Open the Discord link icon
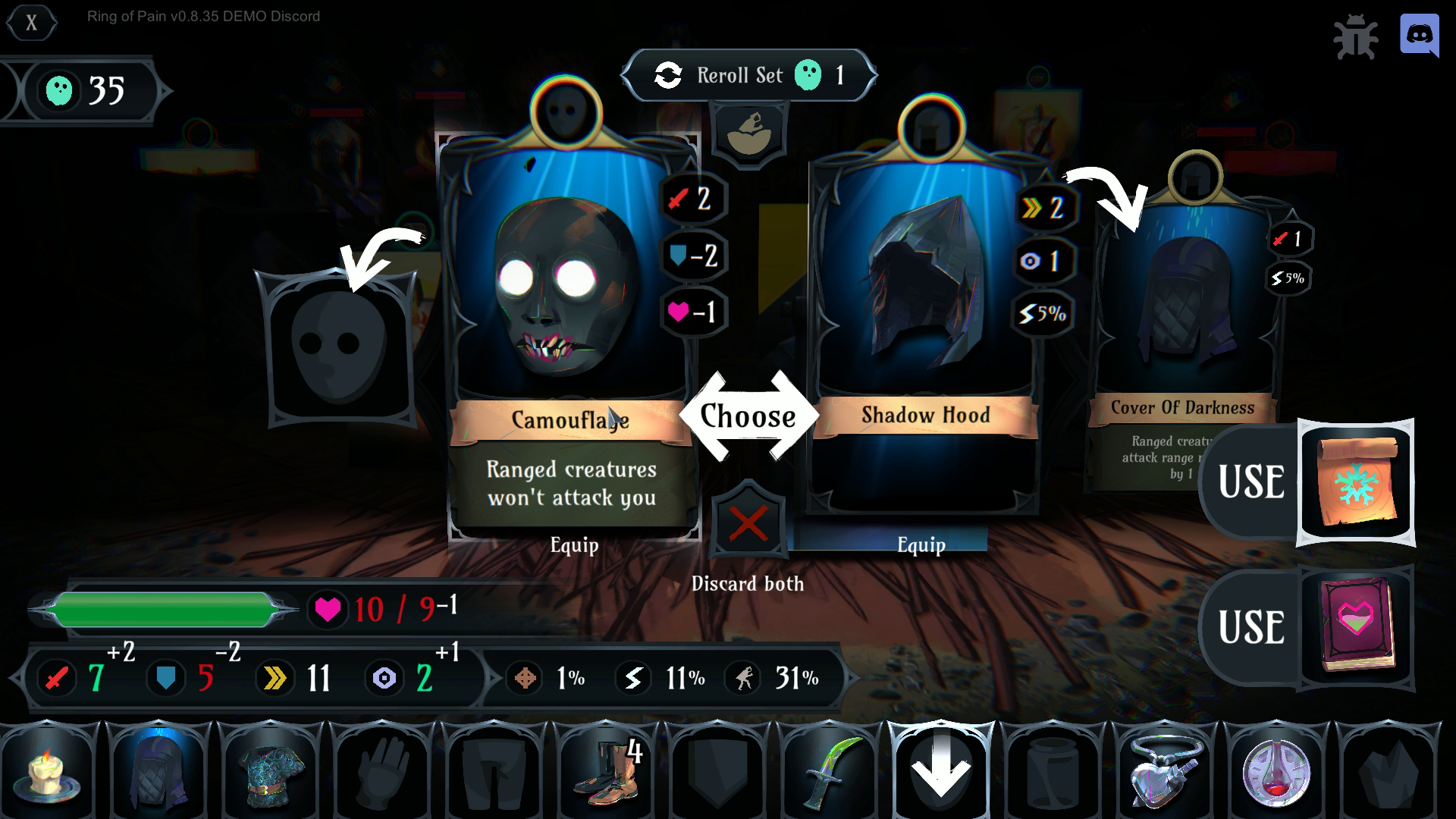 tap(1419, 35)
